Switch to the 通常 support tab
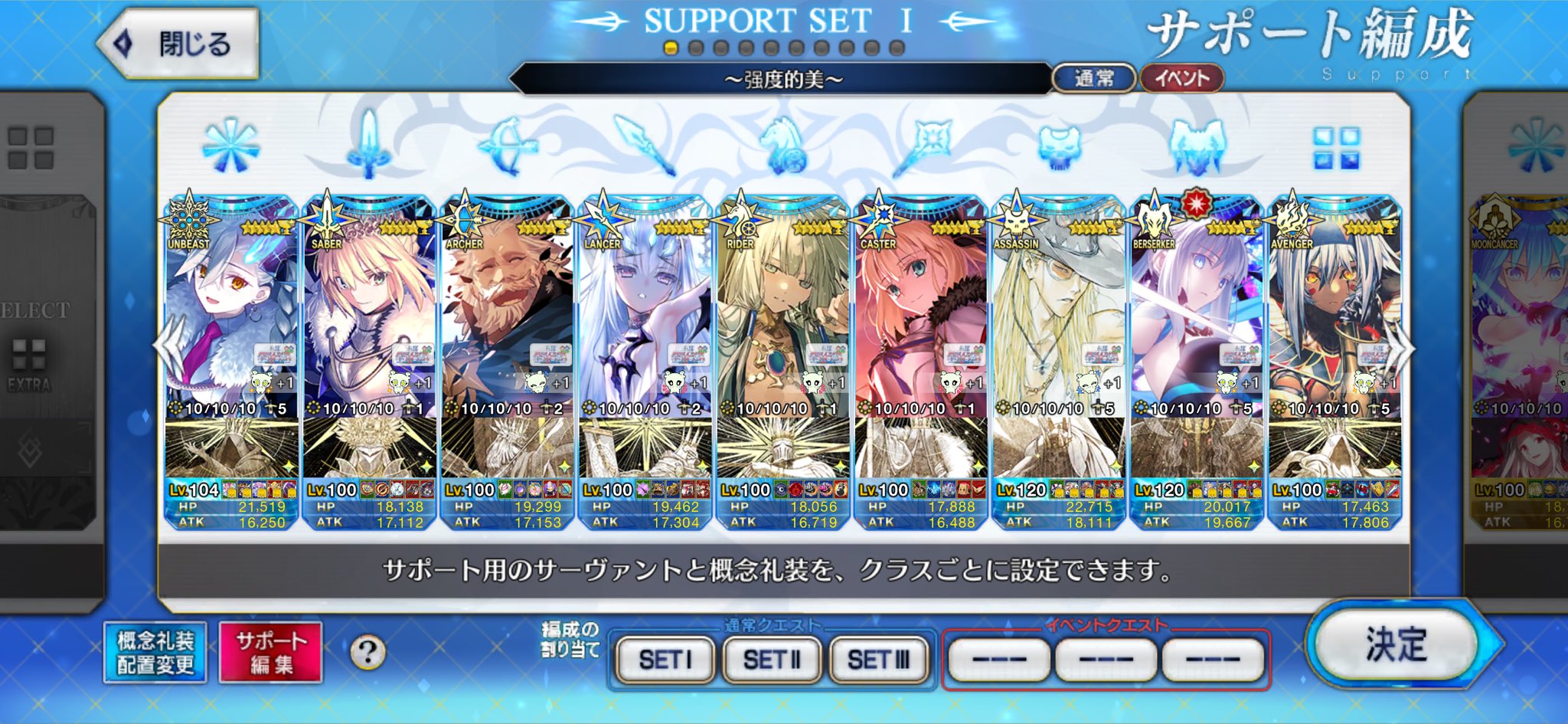The image size is (1568, 724). pos(1093,78)
